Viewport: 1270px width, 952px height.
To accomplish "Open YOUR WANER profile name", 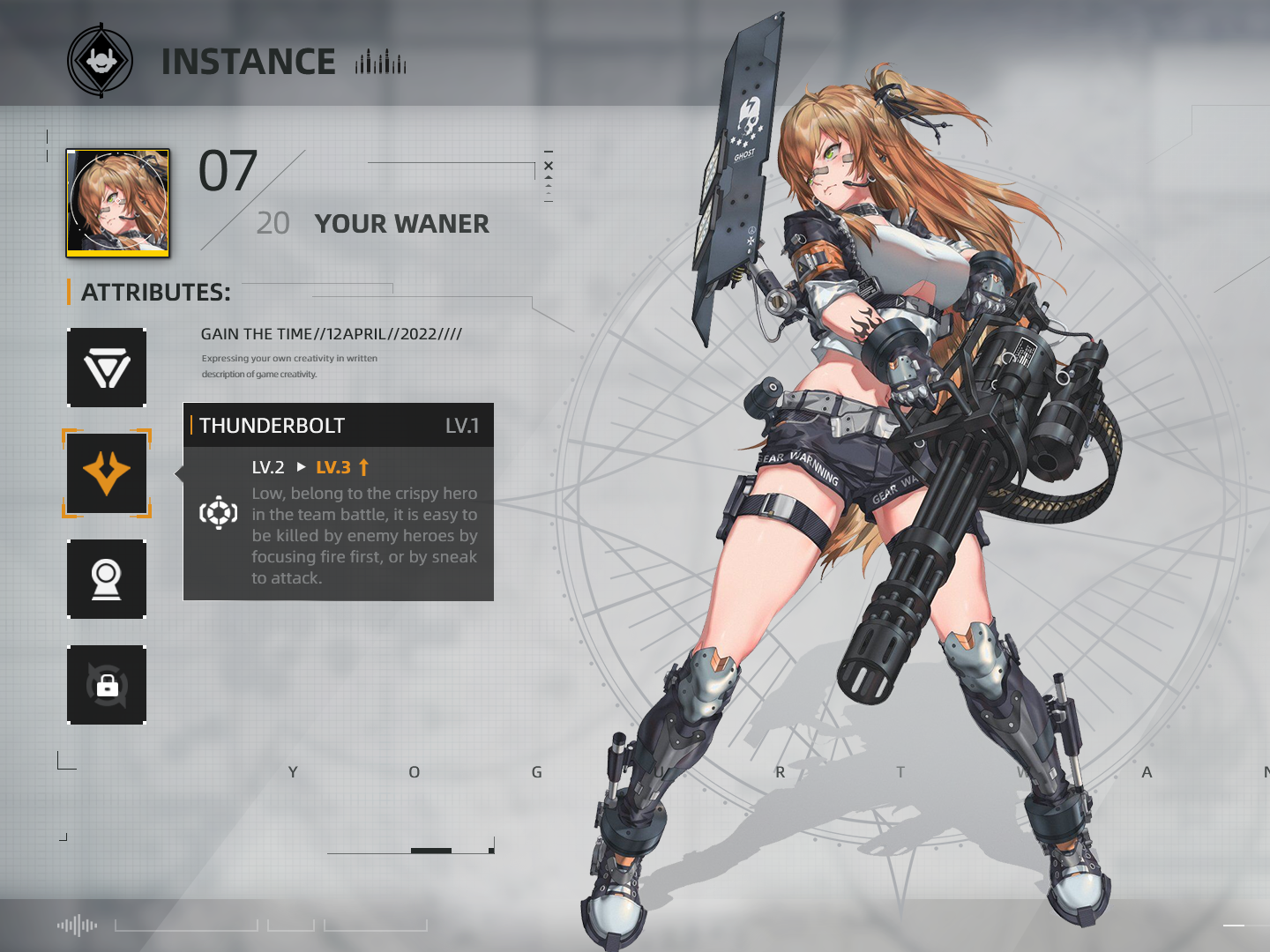I will 402,224.
